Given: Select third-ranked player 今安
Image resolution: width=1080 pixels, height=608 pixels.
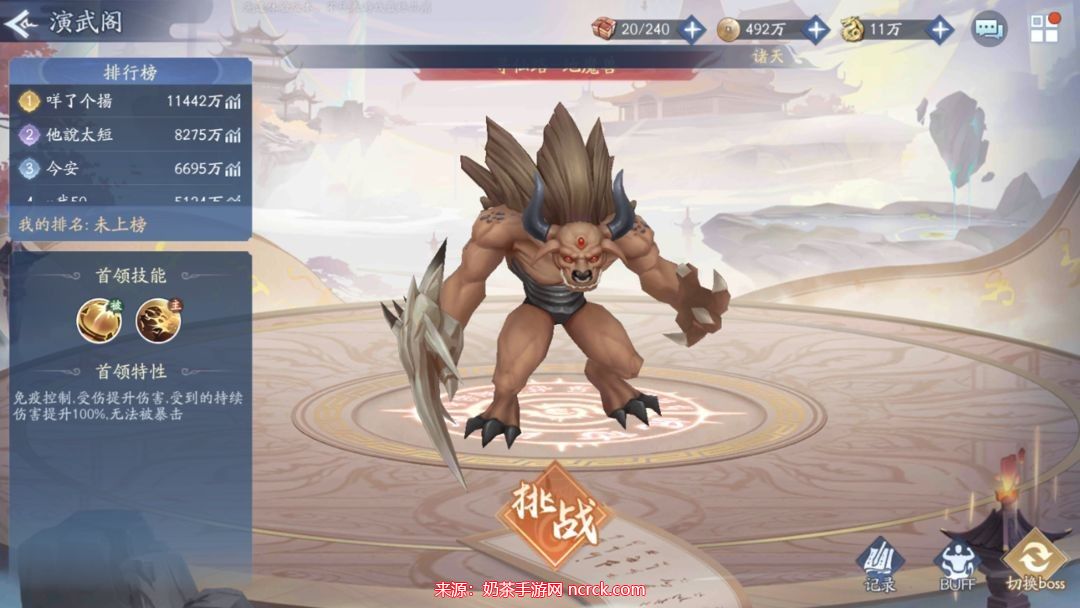Looking at the screenshot, I should click(x=130, y=168).
